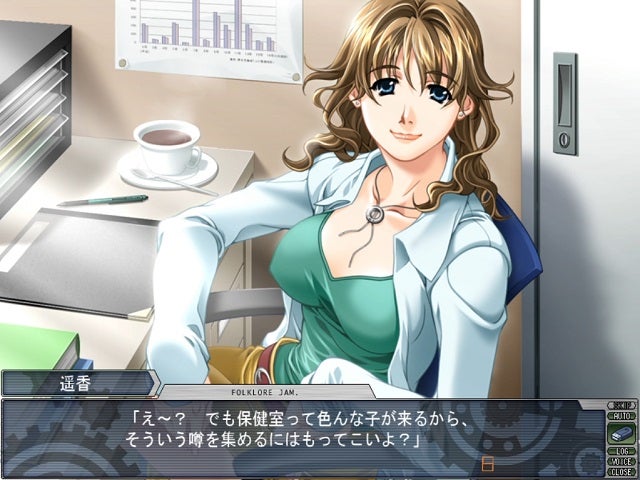Hide the text window with CLOSE
The height and width of the screenshot is (480, 640).
[x=620, y=471]
